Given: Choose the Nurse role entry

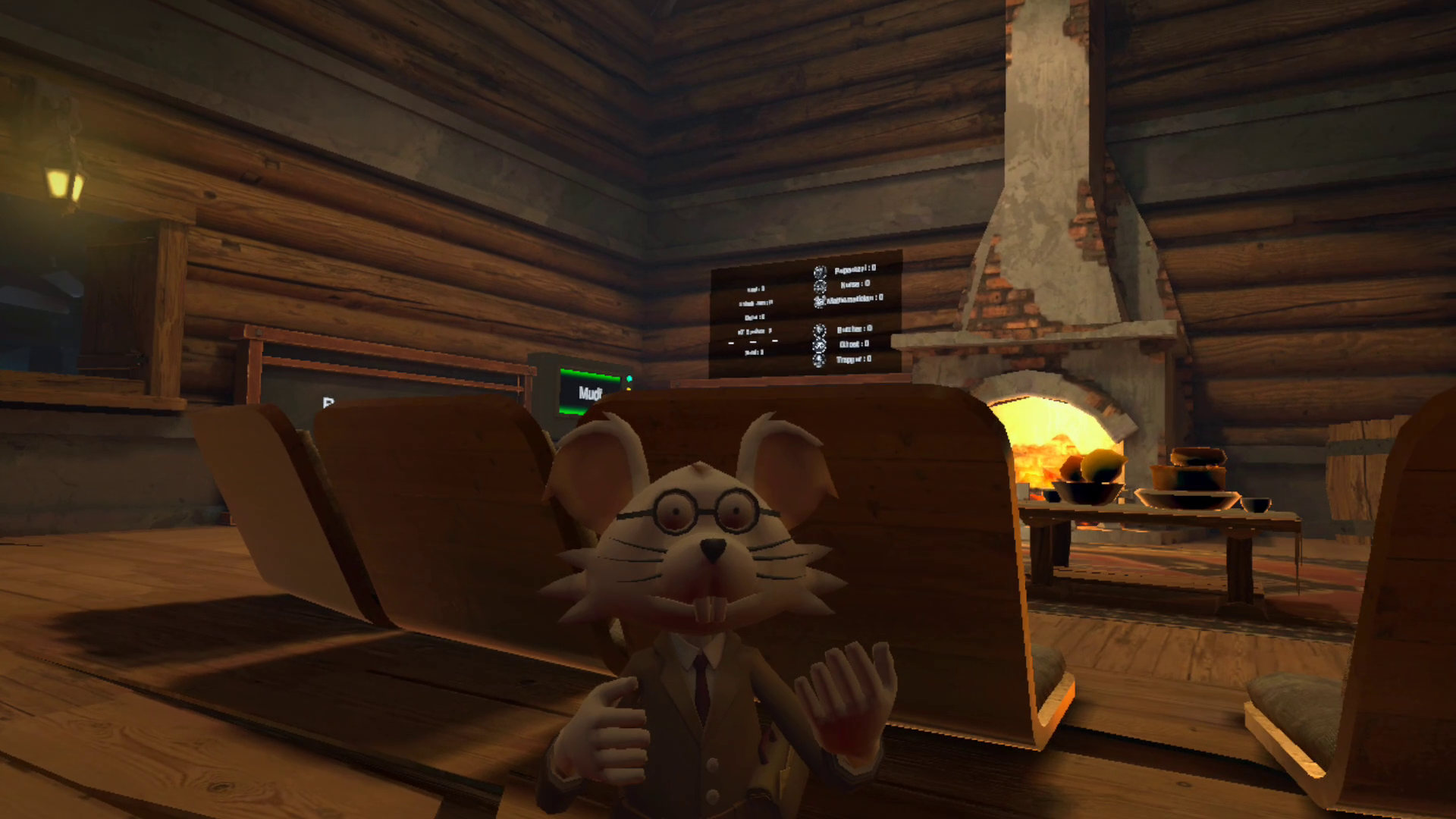Looking at the screenshot, I should point(853,284).
